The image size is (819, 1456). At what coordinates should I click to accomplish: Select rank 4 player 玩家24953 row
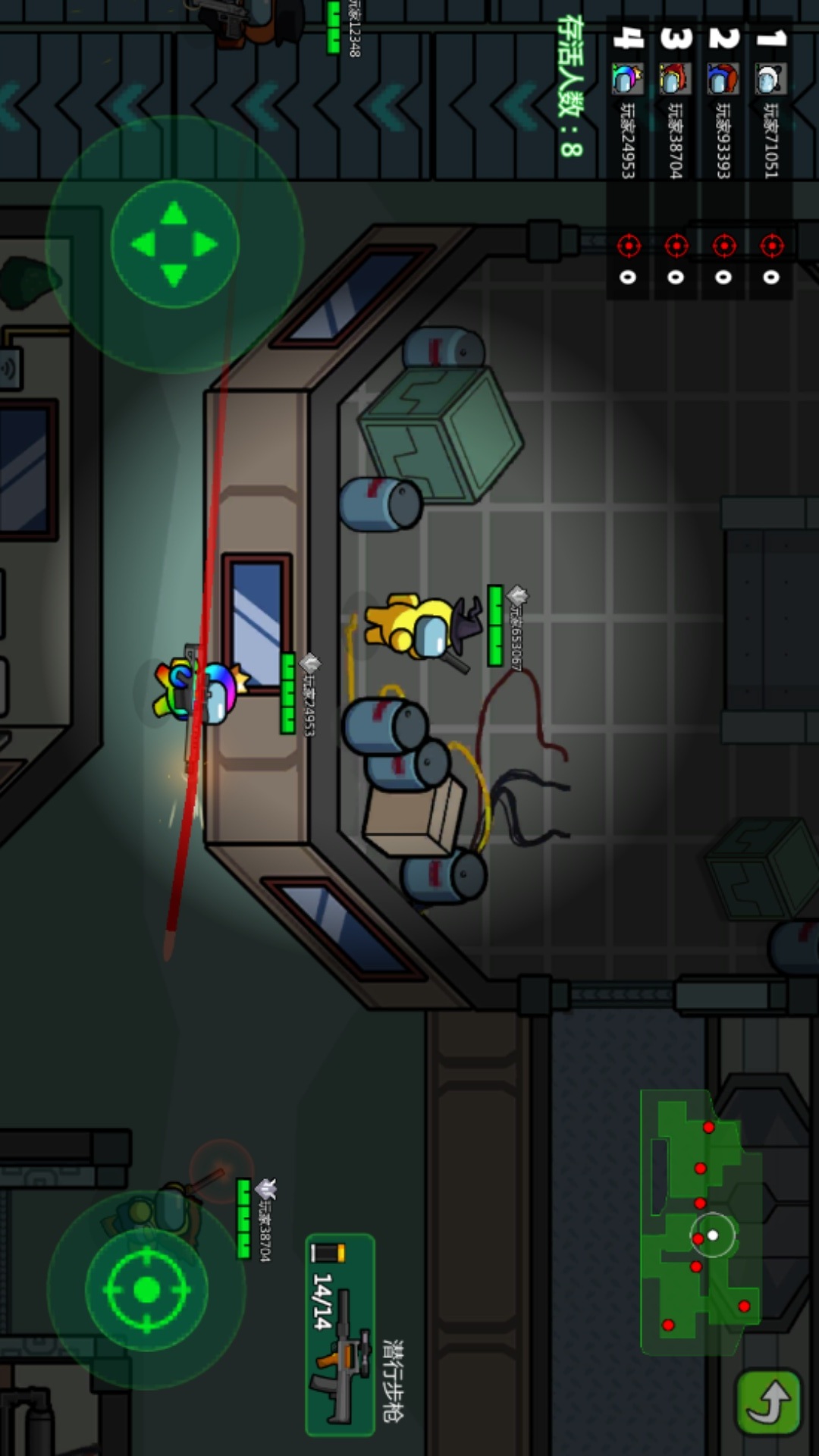click(x=627, y=157)
